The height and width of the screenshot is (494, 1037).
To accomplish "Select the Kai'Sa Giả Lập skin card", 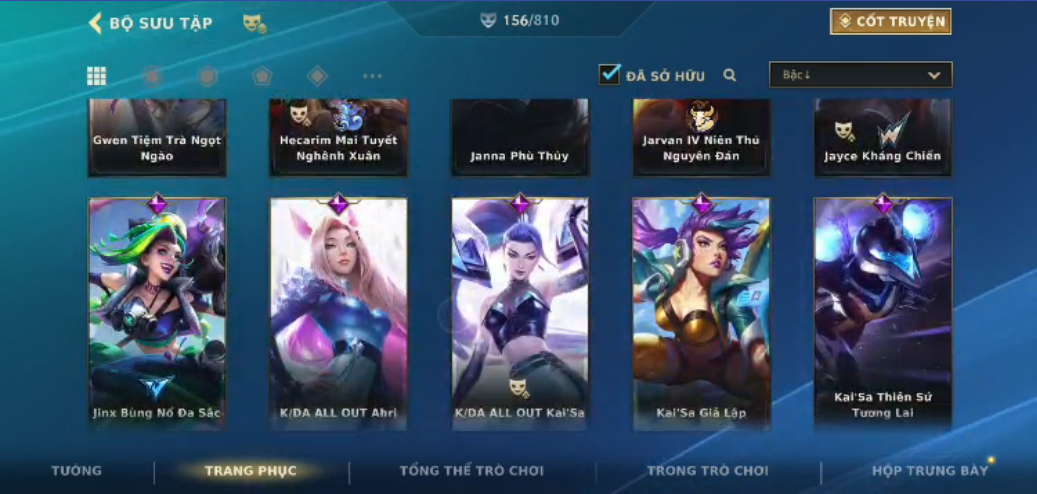I will point(701,312).
